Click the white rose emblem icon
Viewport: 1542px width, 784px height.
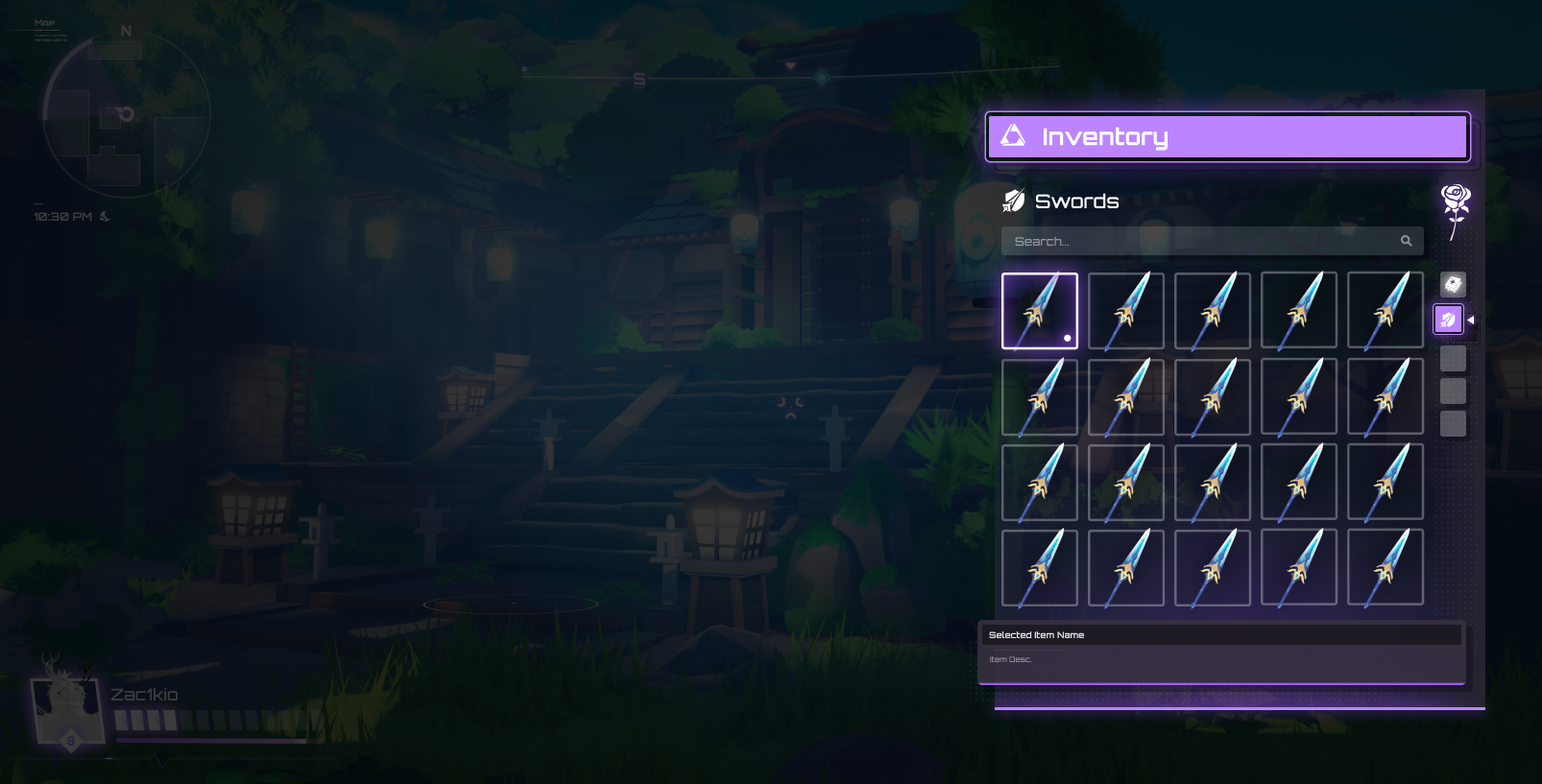pyautogui.click(x=1456, y=208)
